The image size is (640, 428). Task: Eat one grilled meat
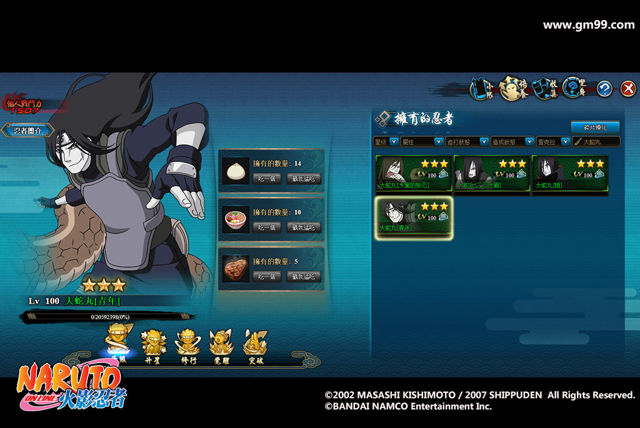pyautogui.click(x=266, y=276)
